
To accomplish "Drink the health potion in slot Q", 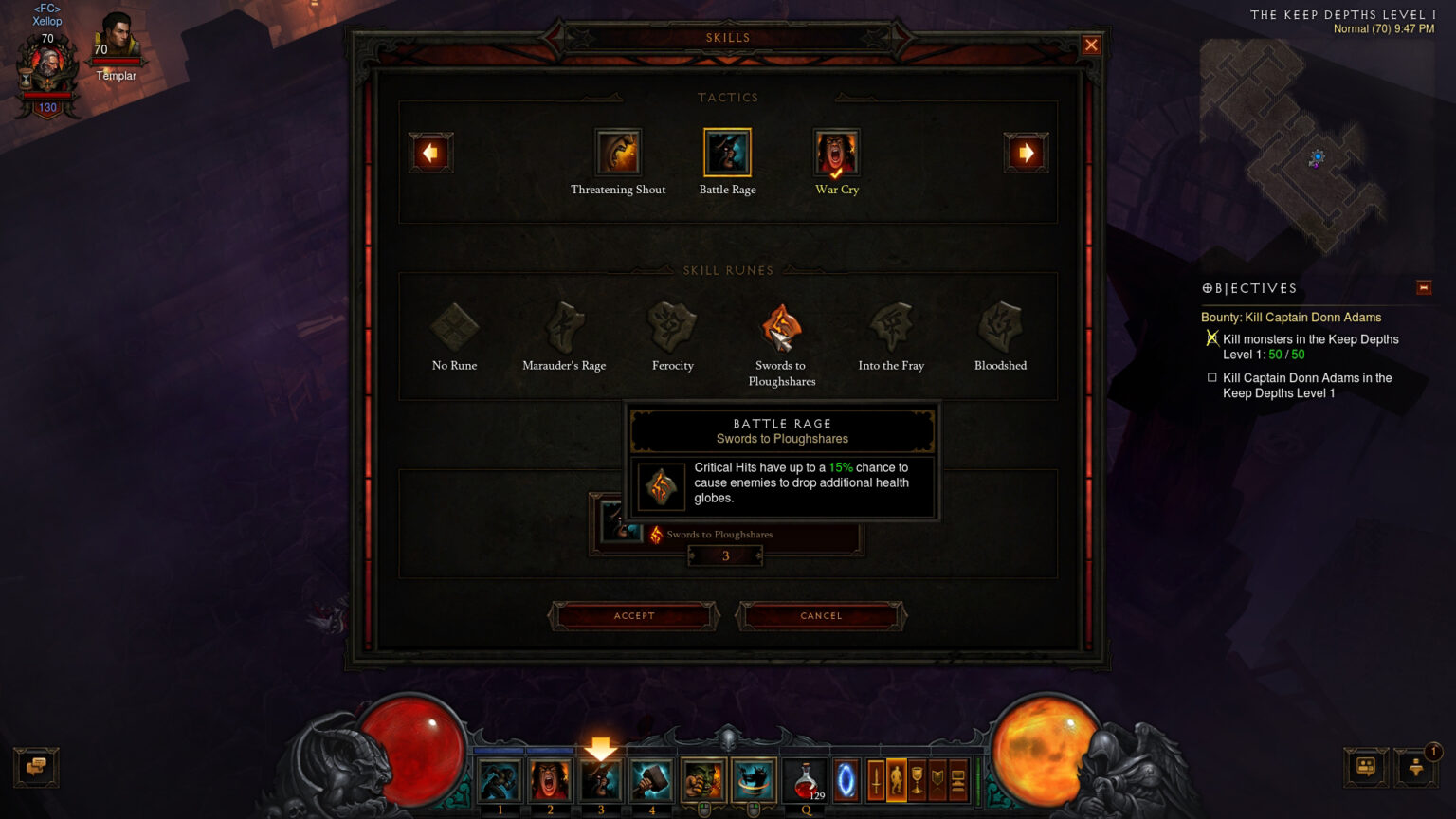I will click(x=807, y=779).
